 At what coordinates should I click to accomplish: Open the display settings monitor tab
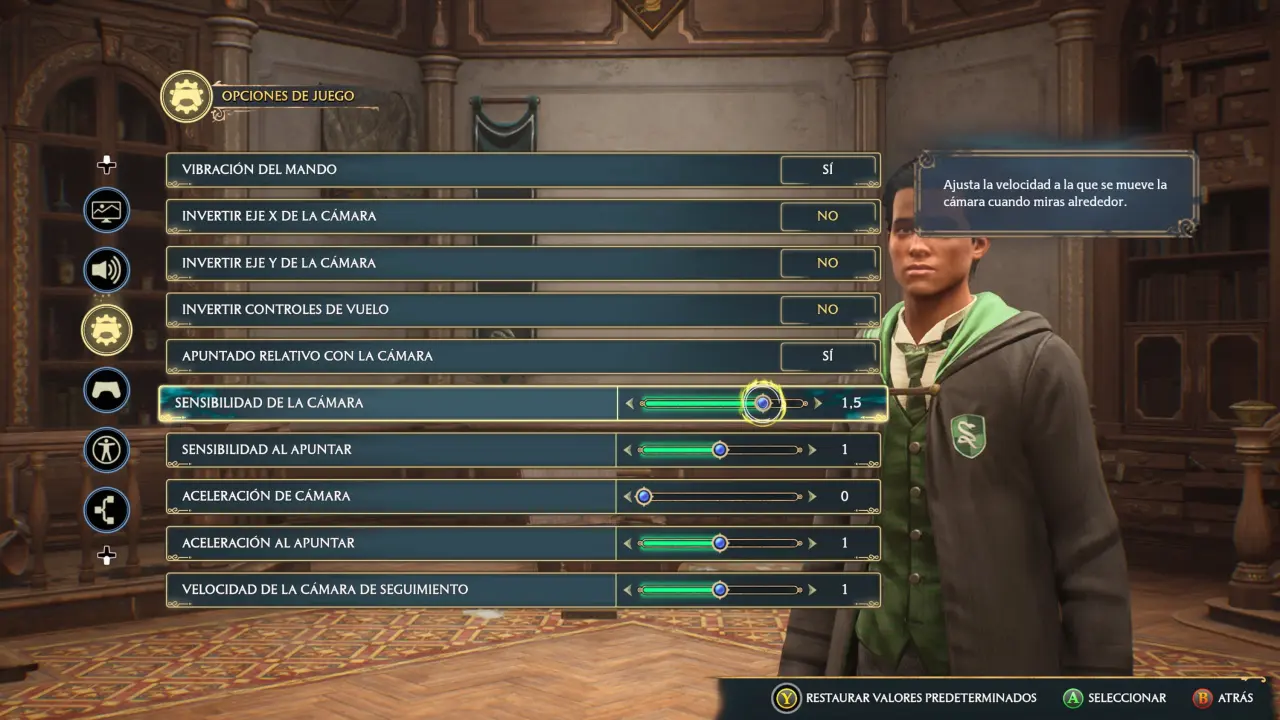pos(106,211)
